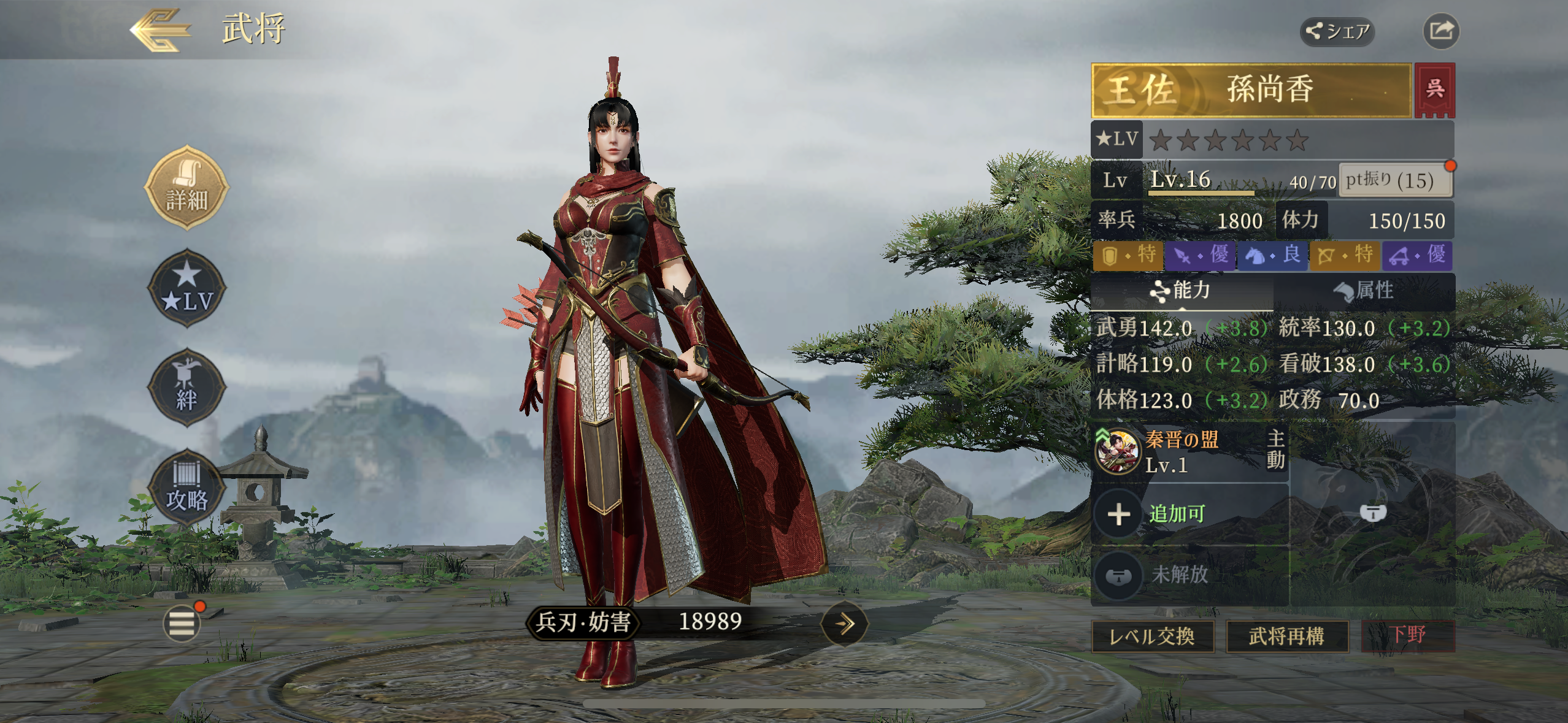
Task: Toggle the horse 良 aptitude badge
Action: point(1273,256)
